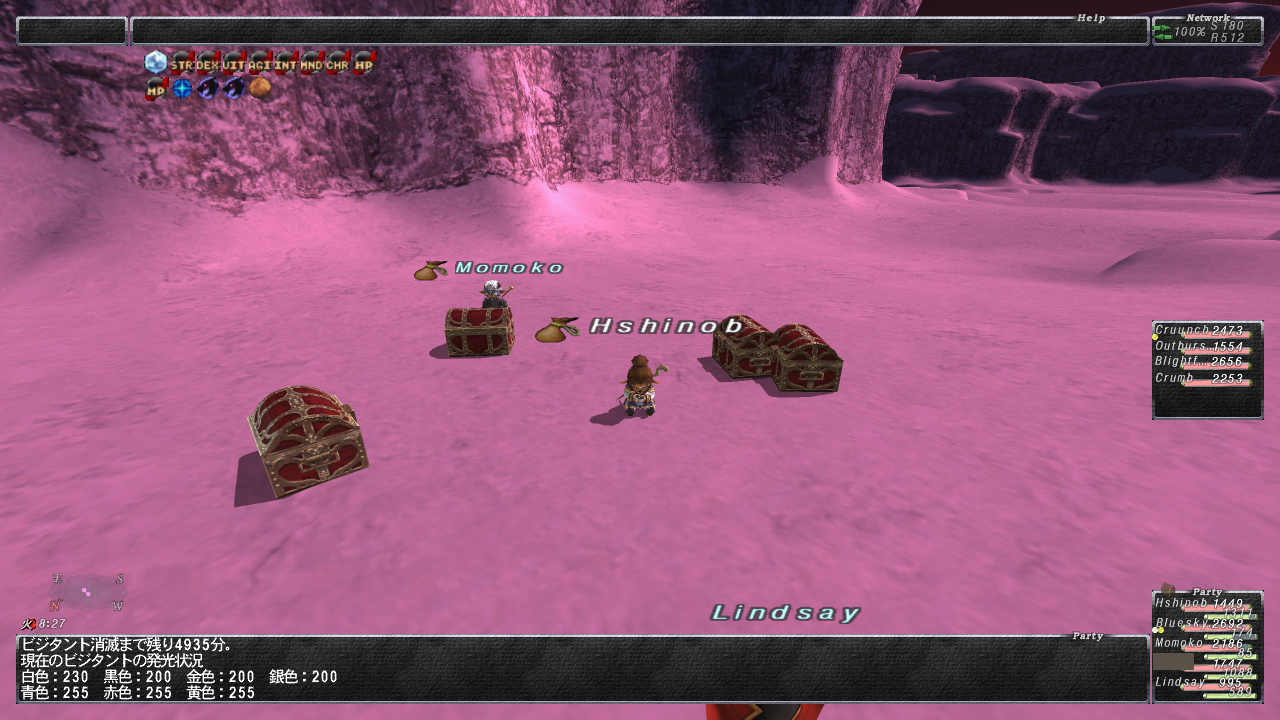Viewport: 1280px width, 720px height.
Task: Click the compass minimap
Action: tap(88, 592)
